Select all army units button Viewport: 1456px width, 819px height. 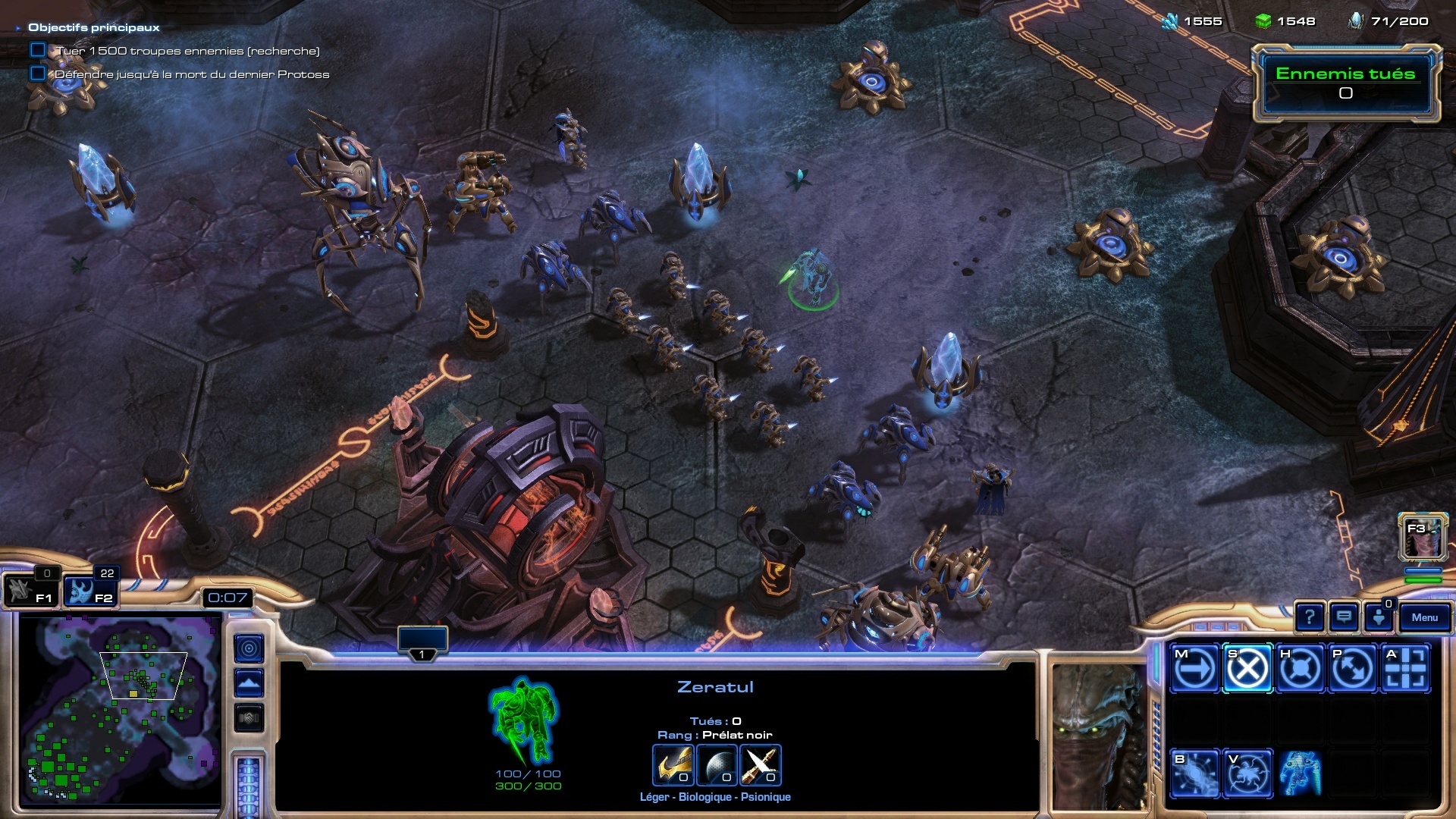[x=91, y=591]
